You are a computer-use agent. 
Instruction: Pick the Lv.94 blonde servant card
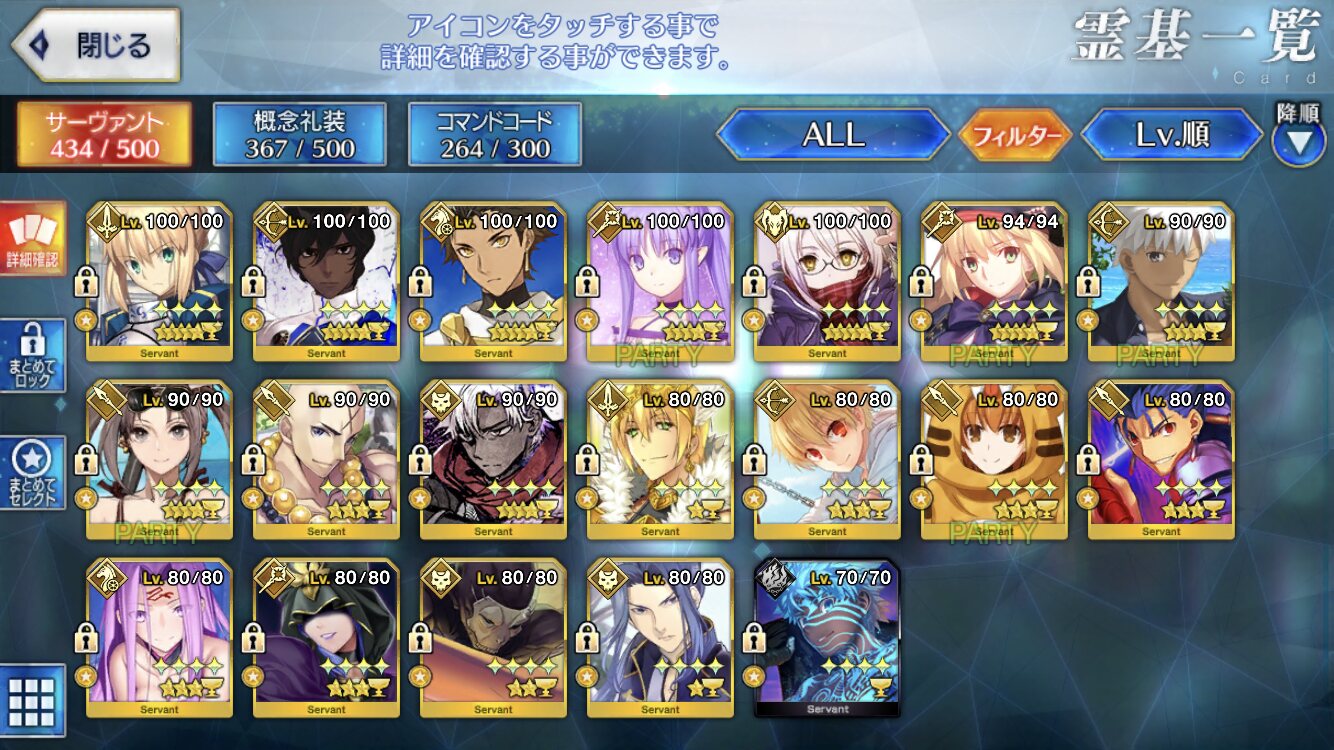tap(994, 281)
